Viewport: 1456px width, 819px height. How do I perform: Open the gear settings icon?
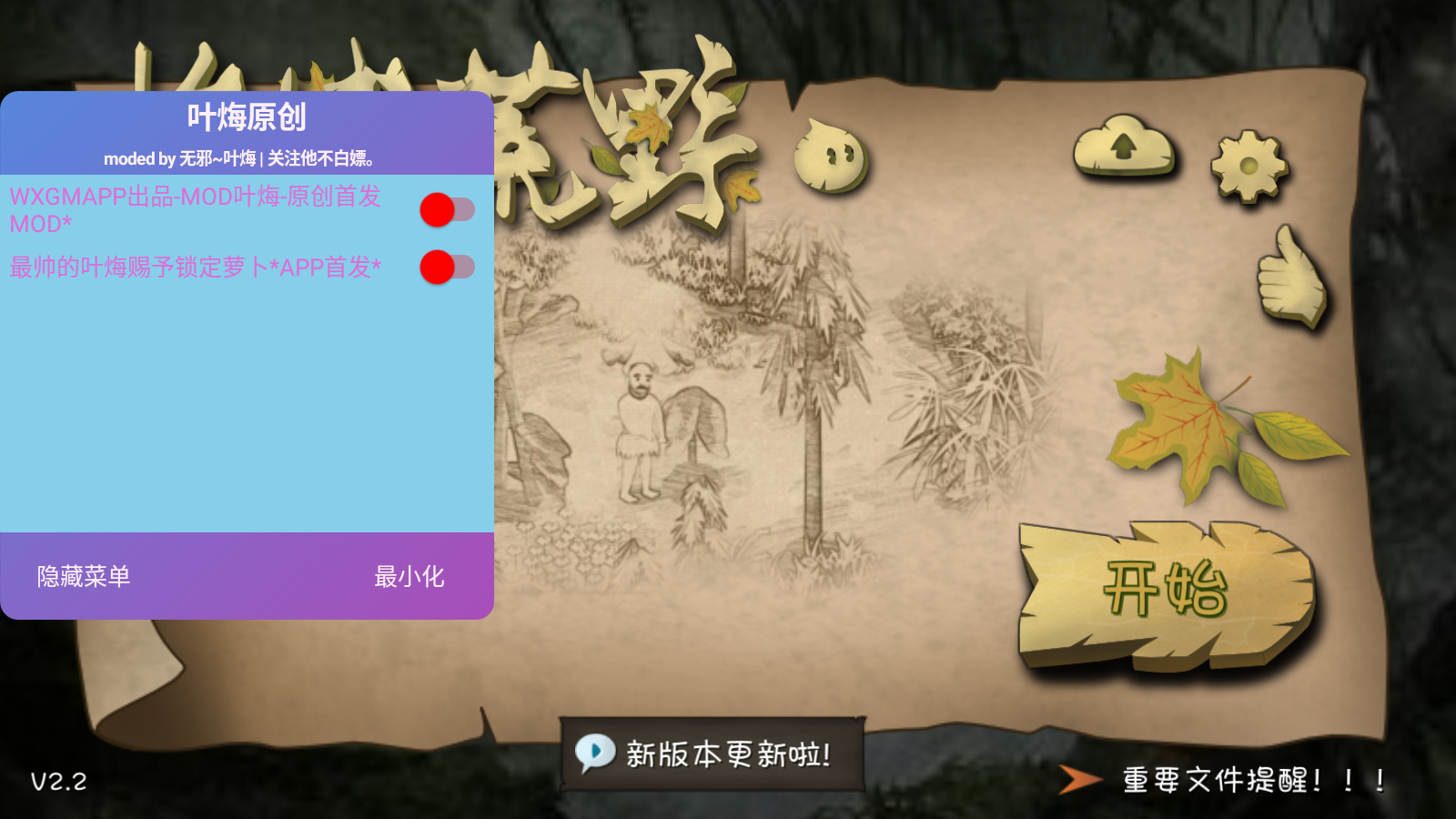pyautogui.click(x=1249, y=166)
